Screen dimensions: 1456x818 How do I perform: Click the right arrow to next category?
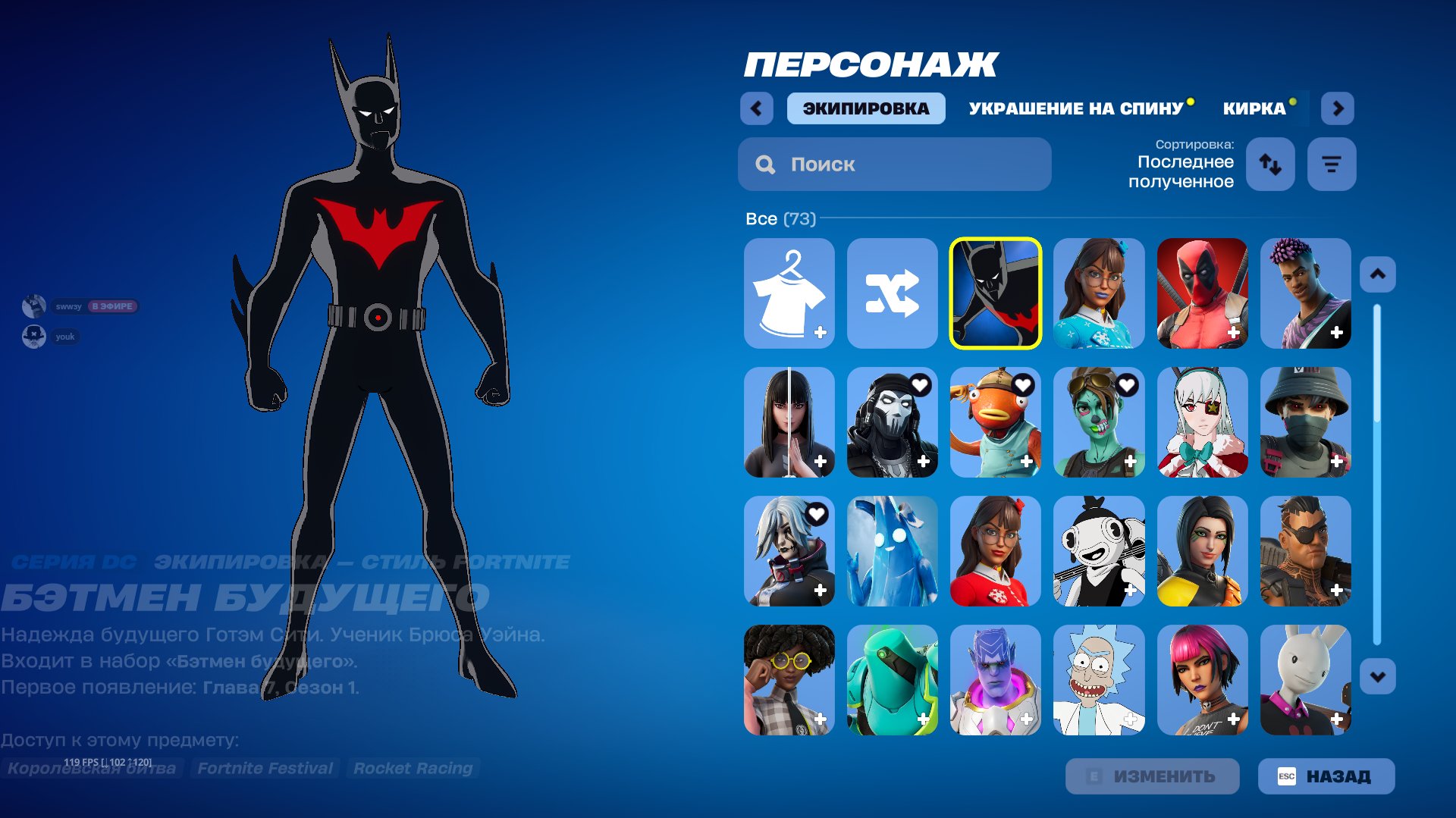coord(1338,108)
